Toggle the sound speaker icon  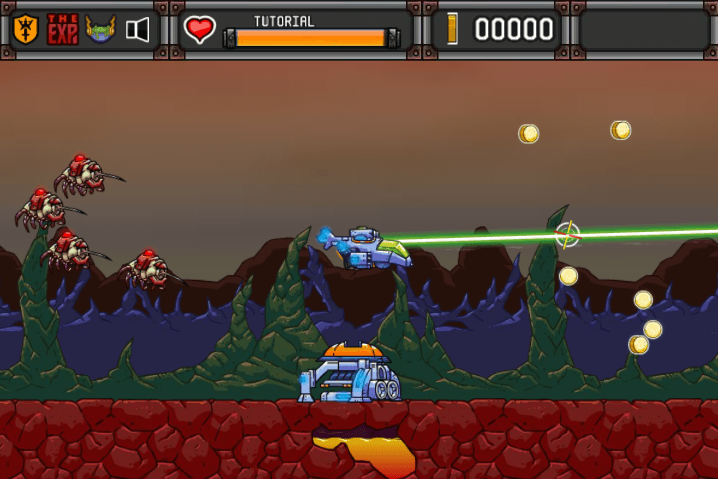tap(138, 29)
